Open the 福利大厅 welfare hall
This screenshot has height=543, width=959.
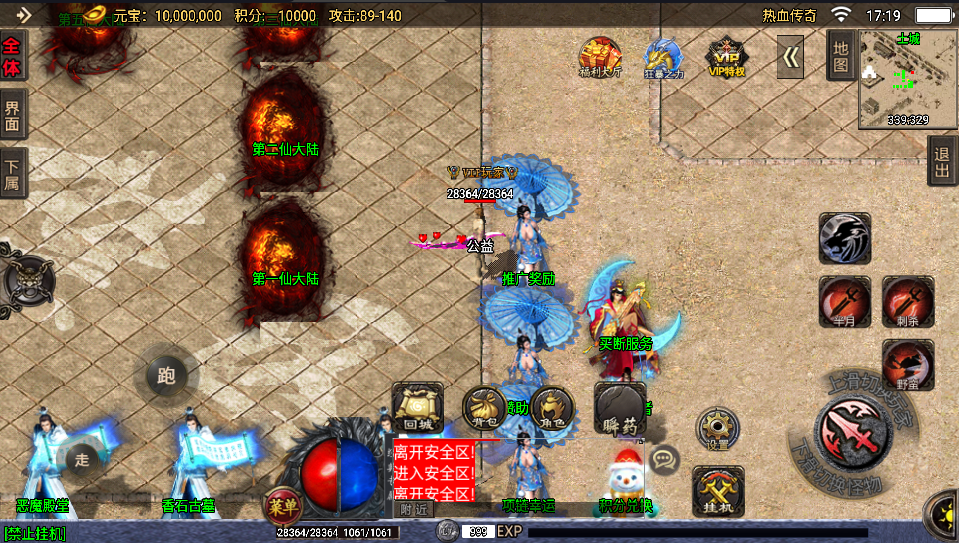(600, 57)
